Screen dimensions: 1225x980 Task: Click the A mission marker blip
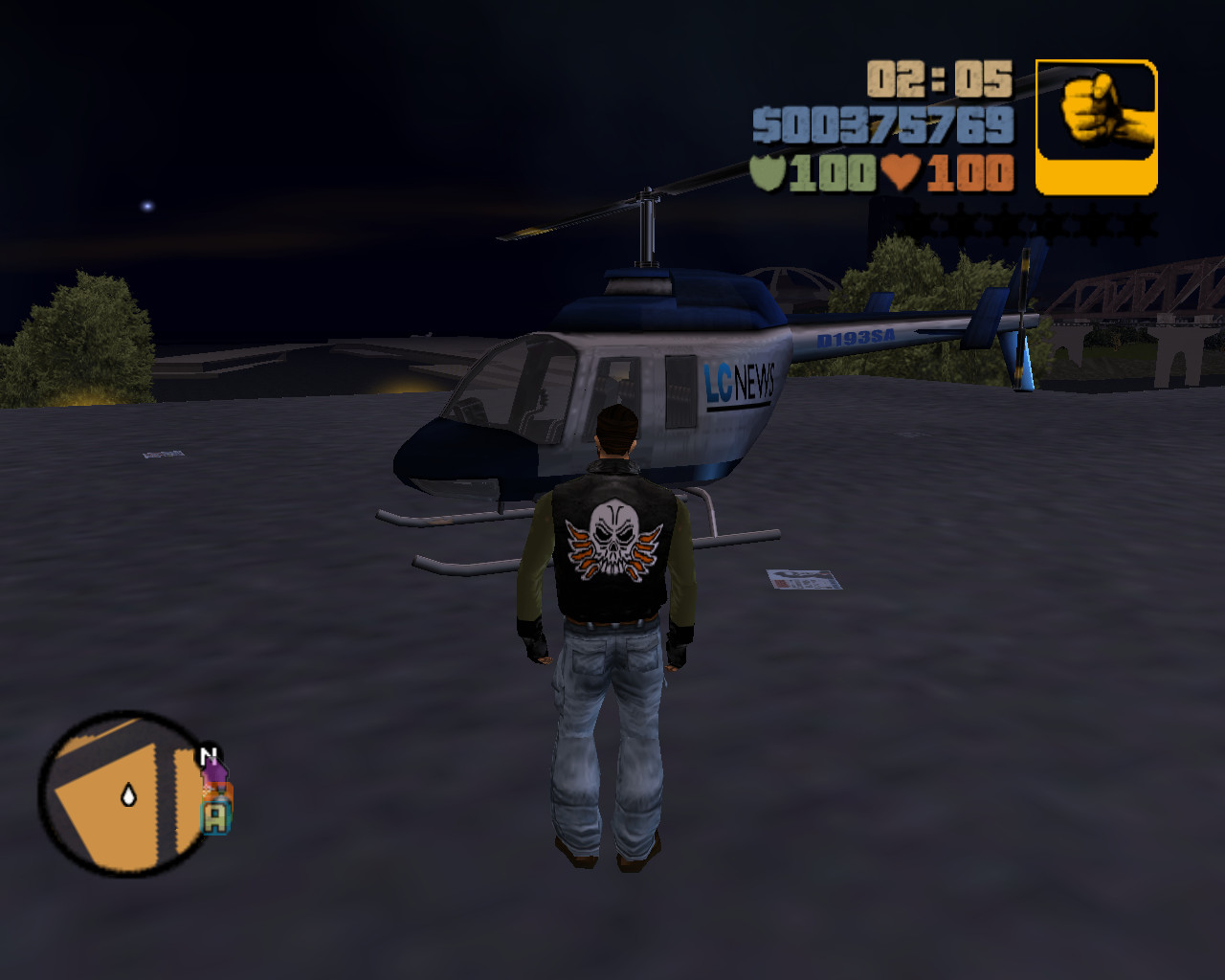(x=216, y=818)
